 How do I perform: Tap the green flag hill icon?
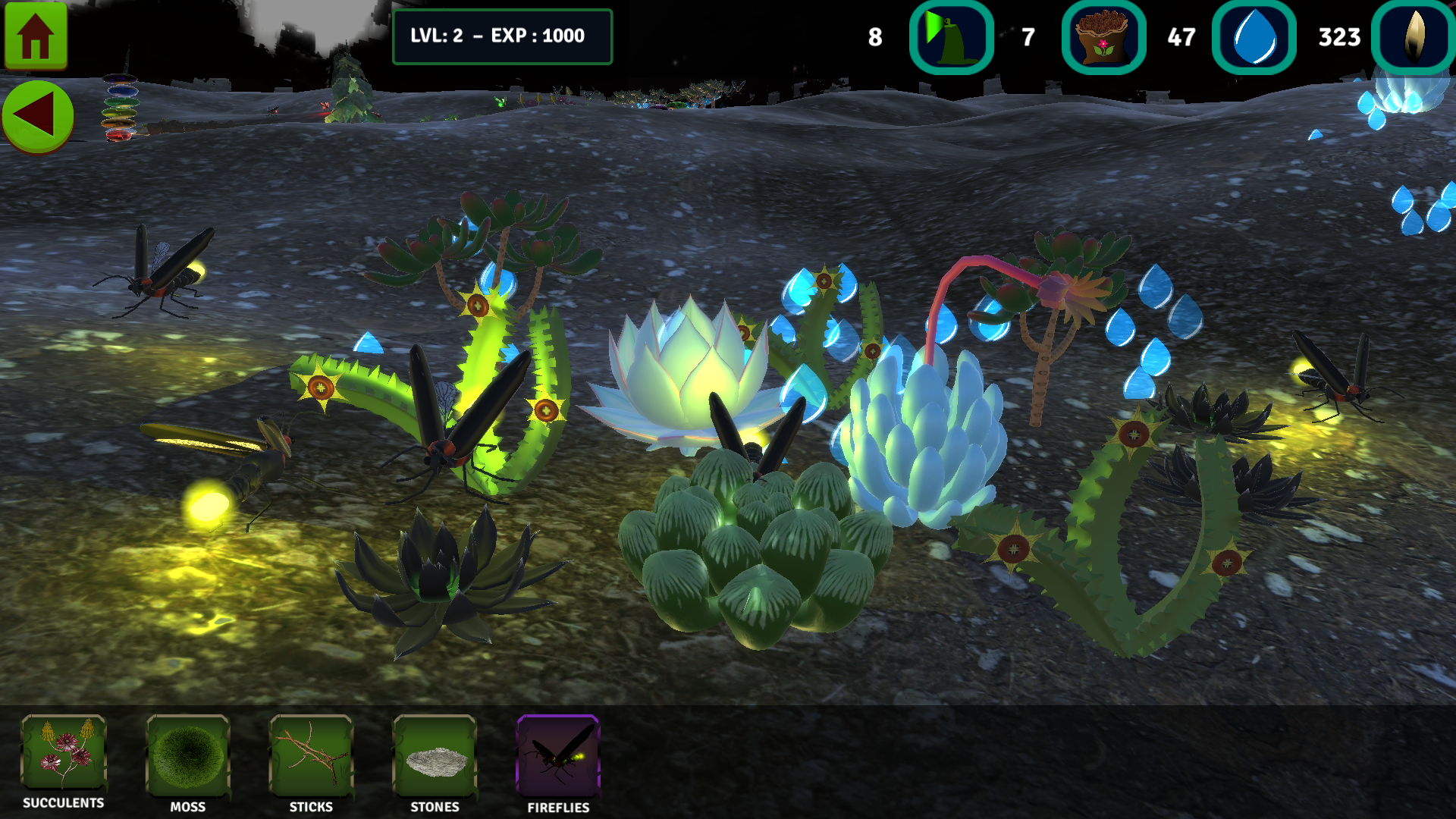click(951, 37)
